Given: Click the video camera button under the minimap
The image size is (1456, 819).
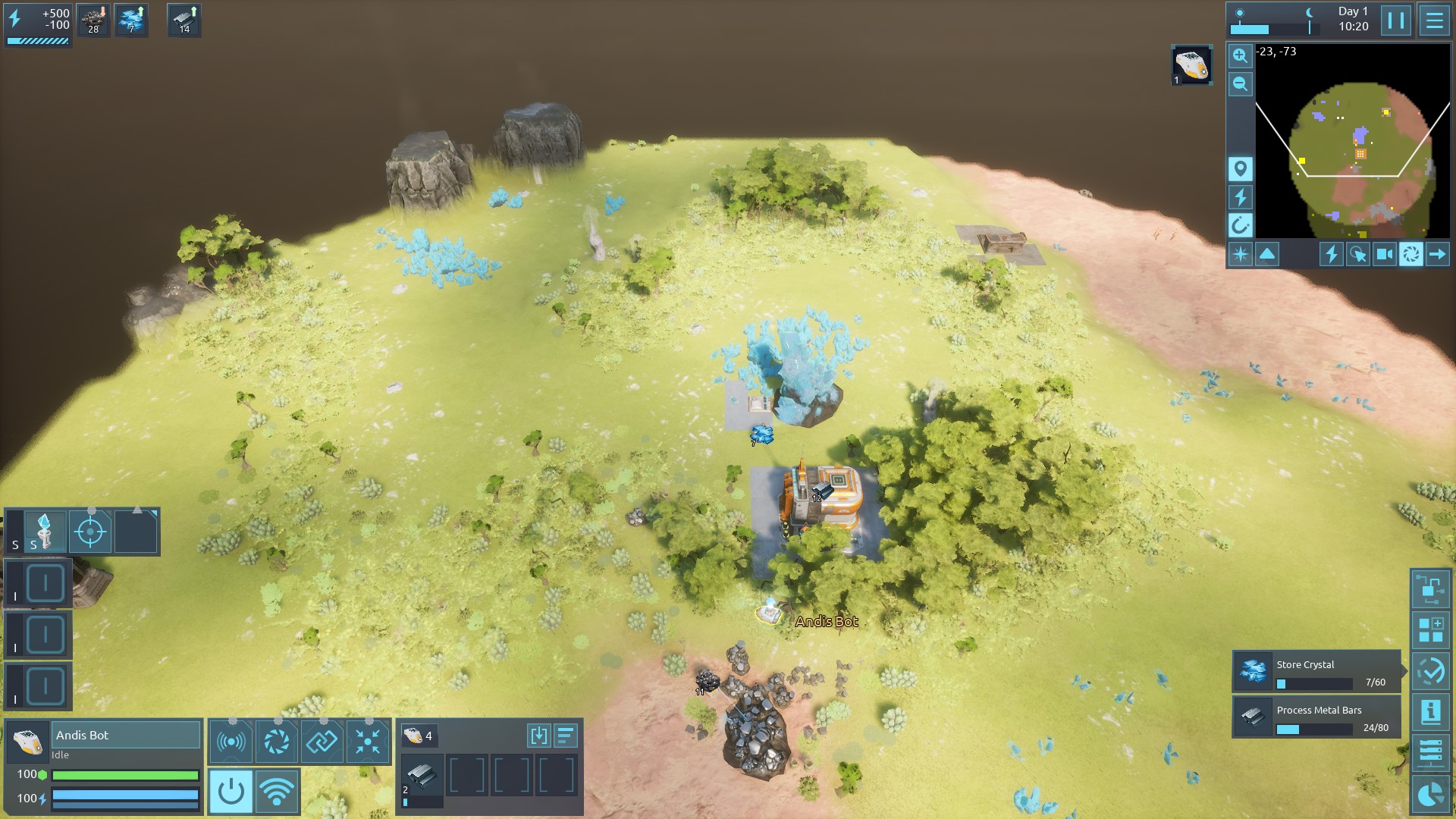Looking at the screenshot, I should click(1385, 254).
